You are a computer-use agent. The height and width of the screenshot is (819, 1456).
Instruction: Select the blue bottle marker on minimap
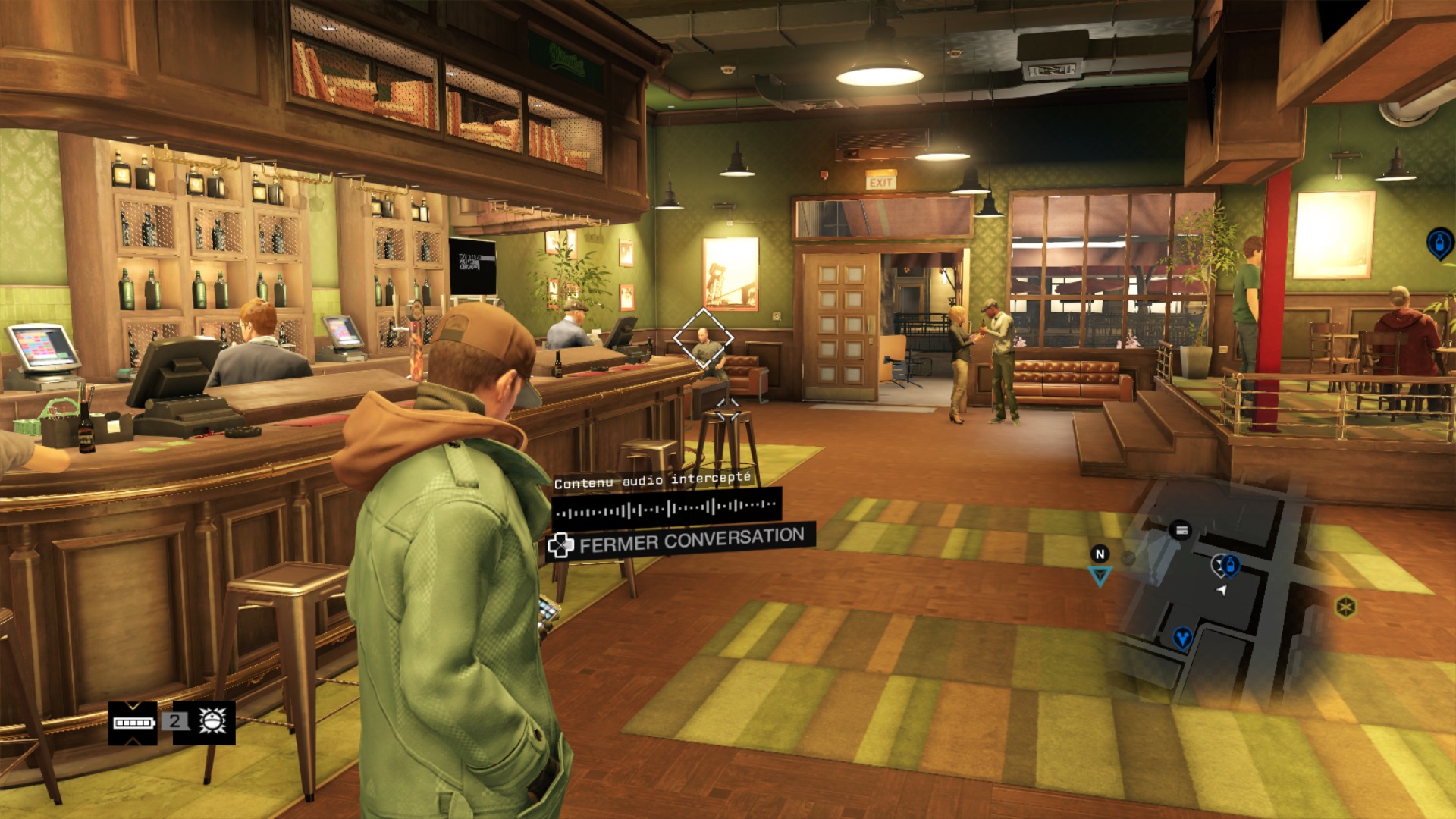1230,565
